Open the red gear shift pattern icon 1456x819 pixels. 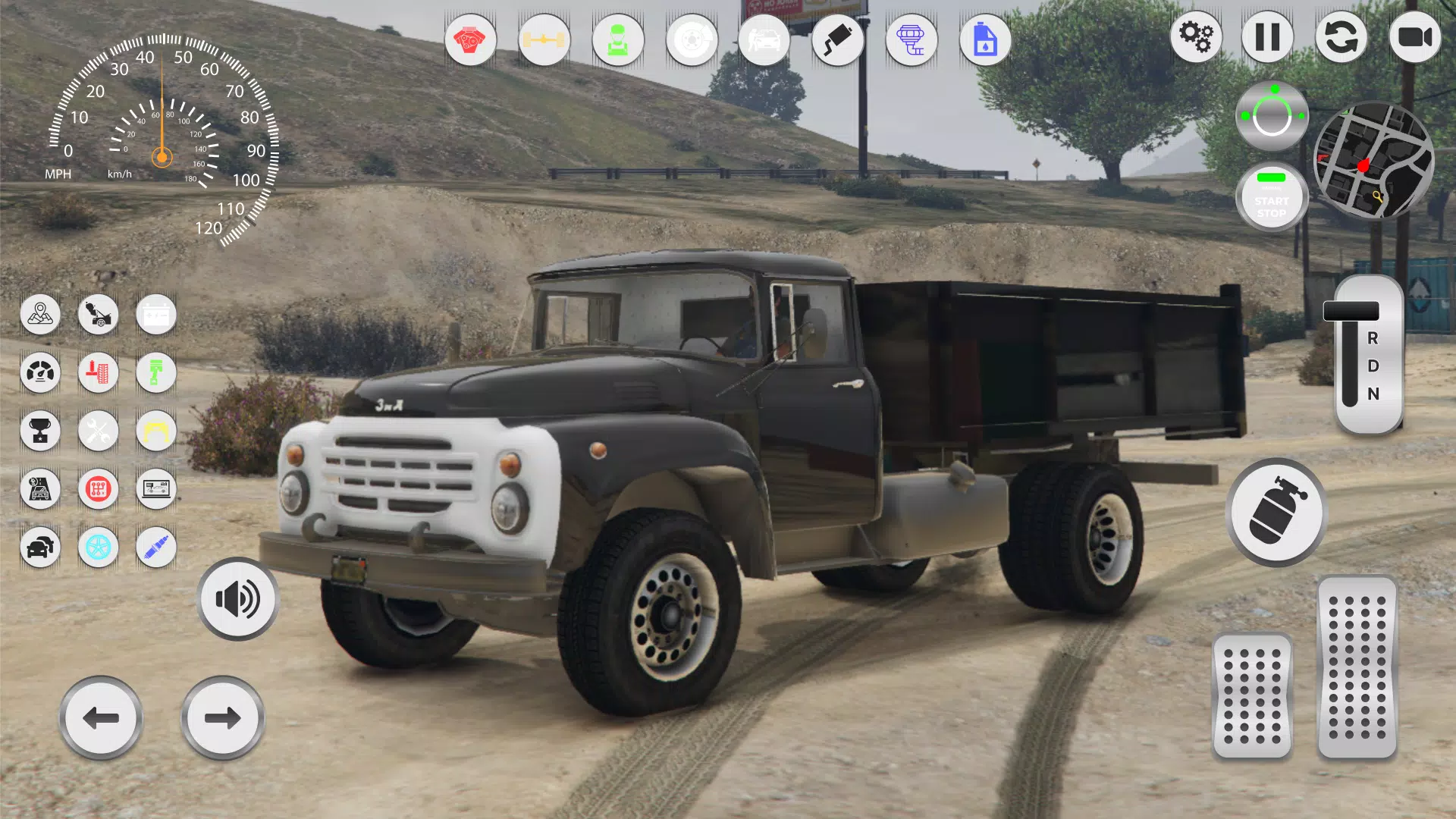pos(99,489)
